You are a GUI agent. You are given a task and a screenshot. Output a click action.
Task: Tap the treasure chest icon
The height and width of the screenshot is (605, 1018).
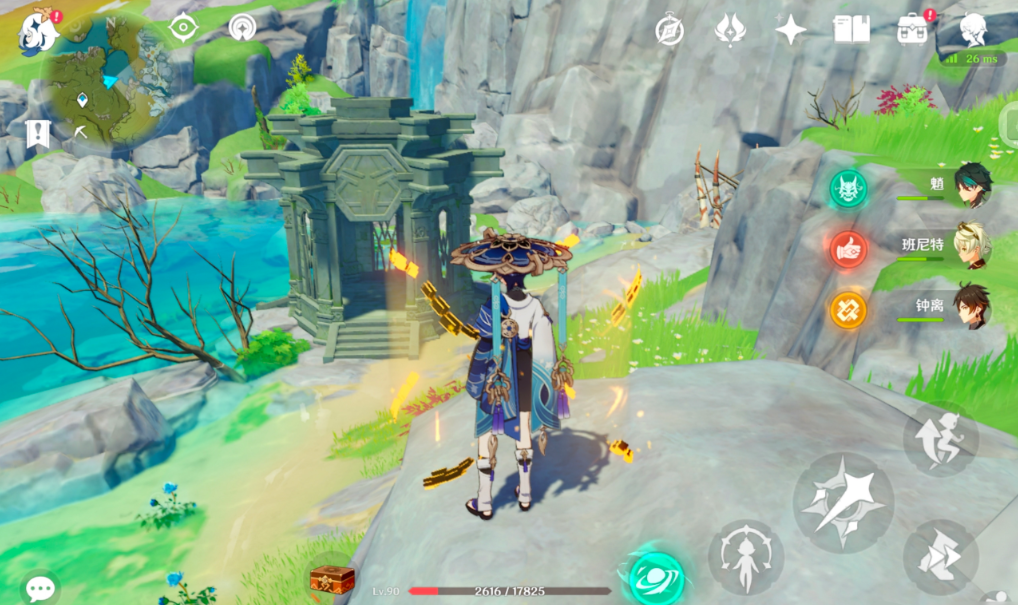[332, 579]
